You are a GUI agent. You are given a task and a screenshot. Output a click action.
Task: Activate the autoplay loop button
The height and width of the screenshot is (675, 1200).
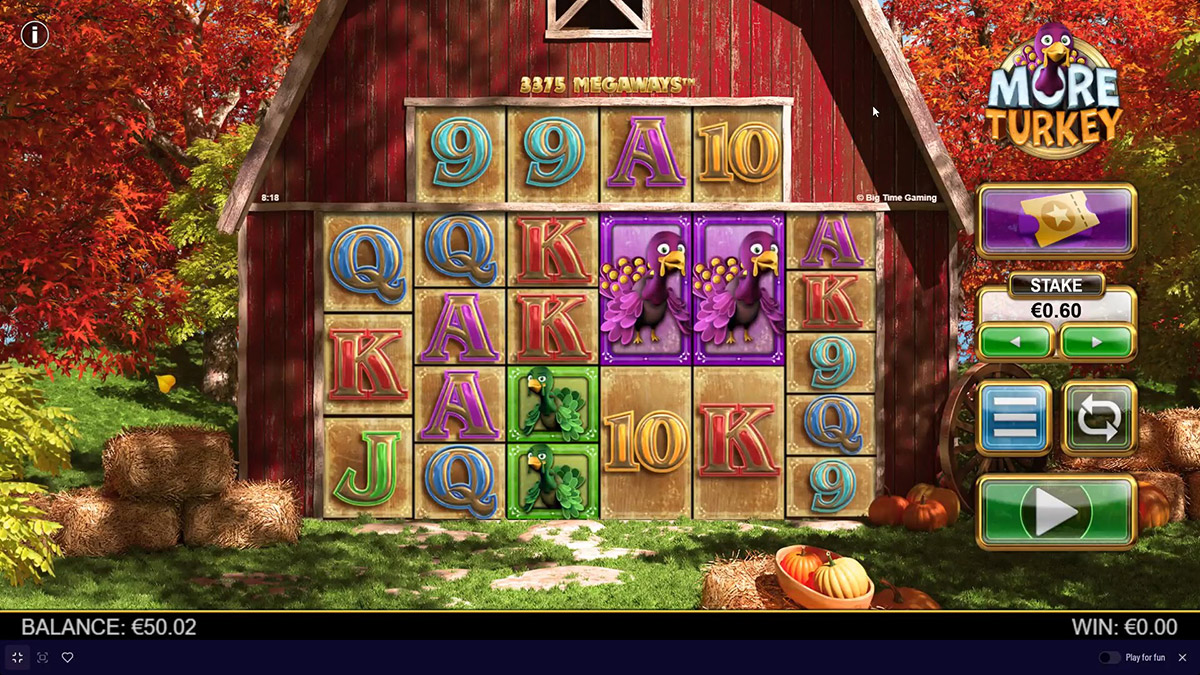click(x=1098, y=418)
